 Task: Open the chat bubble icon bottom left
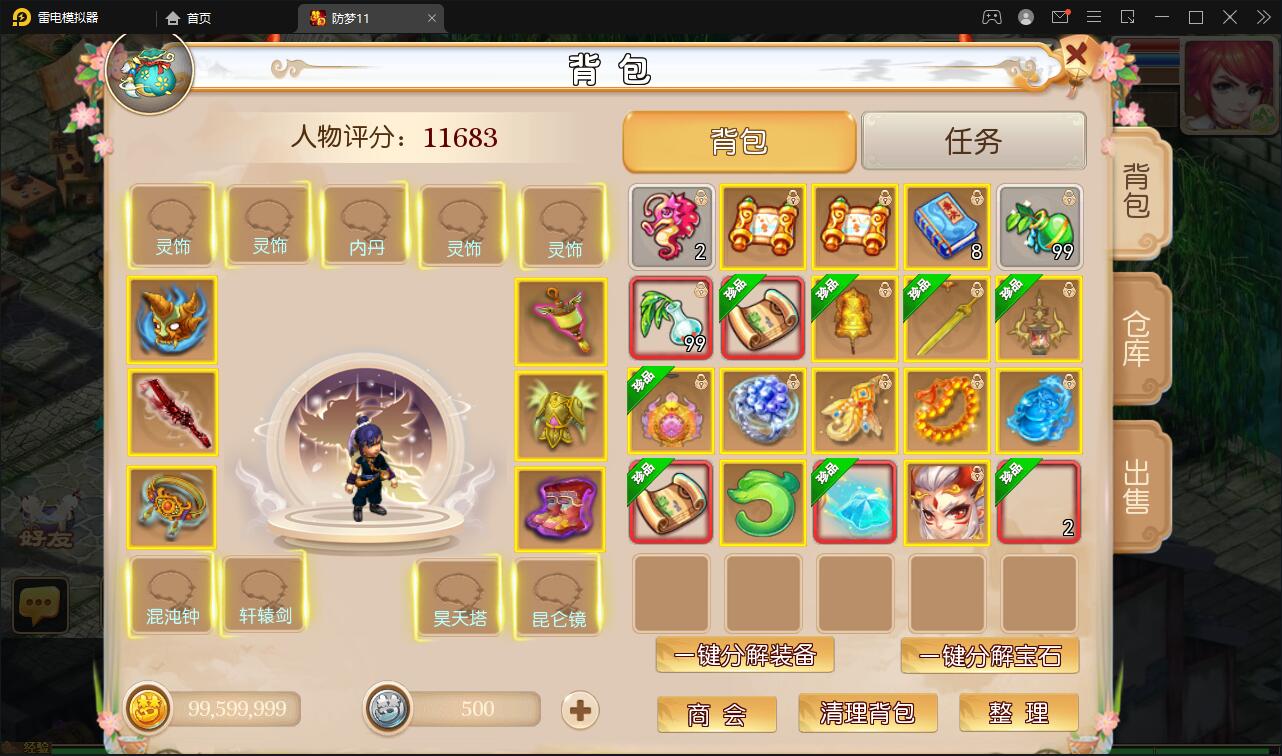(x=40, y=604)
